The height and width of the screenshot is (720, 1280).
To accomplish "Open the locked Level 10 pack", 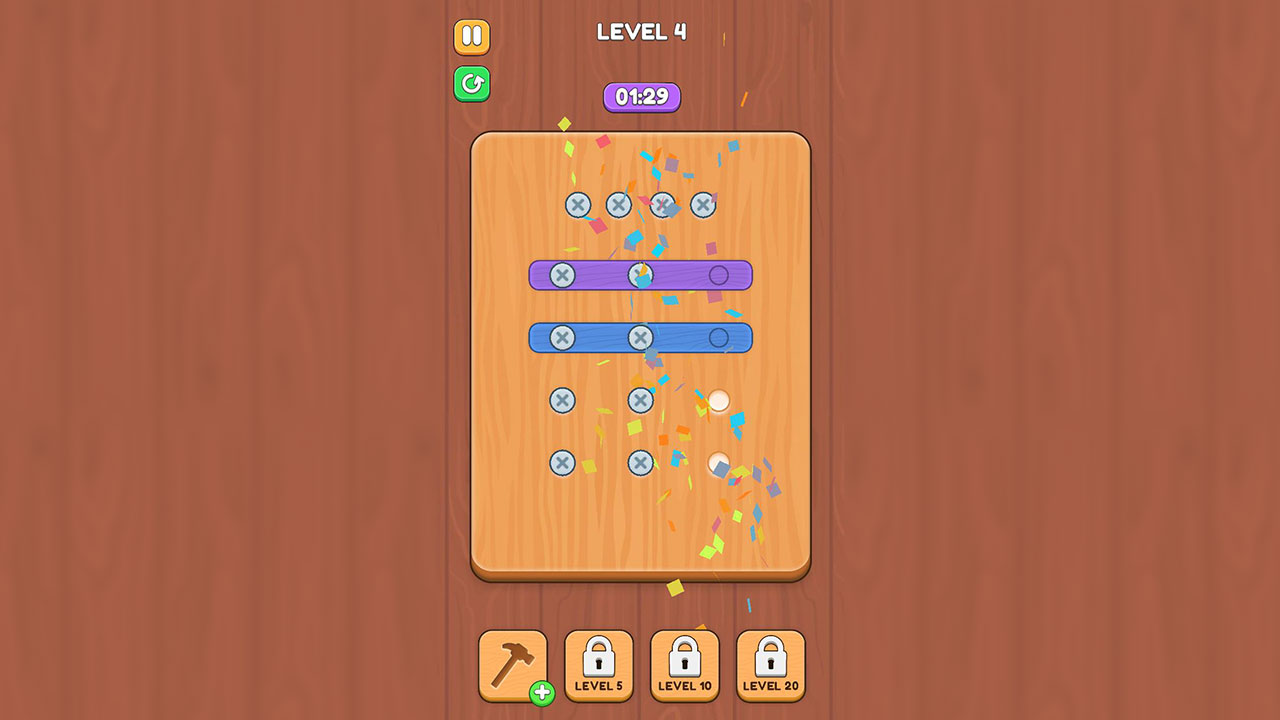I will pos(684,664).
